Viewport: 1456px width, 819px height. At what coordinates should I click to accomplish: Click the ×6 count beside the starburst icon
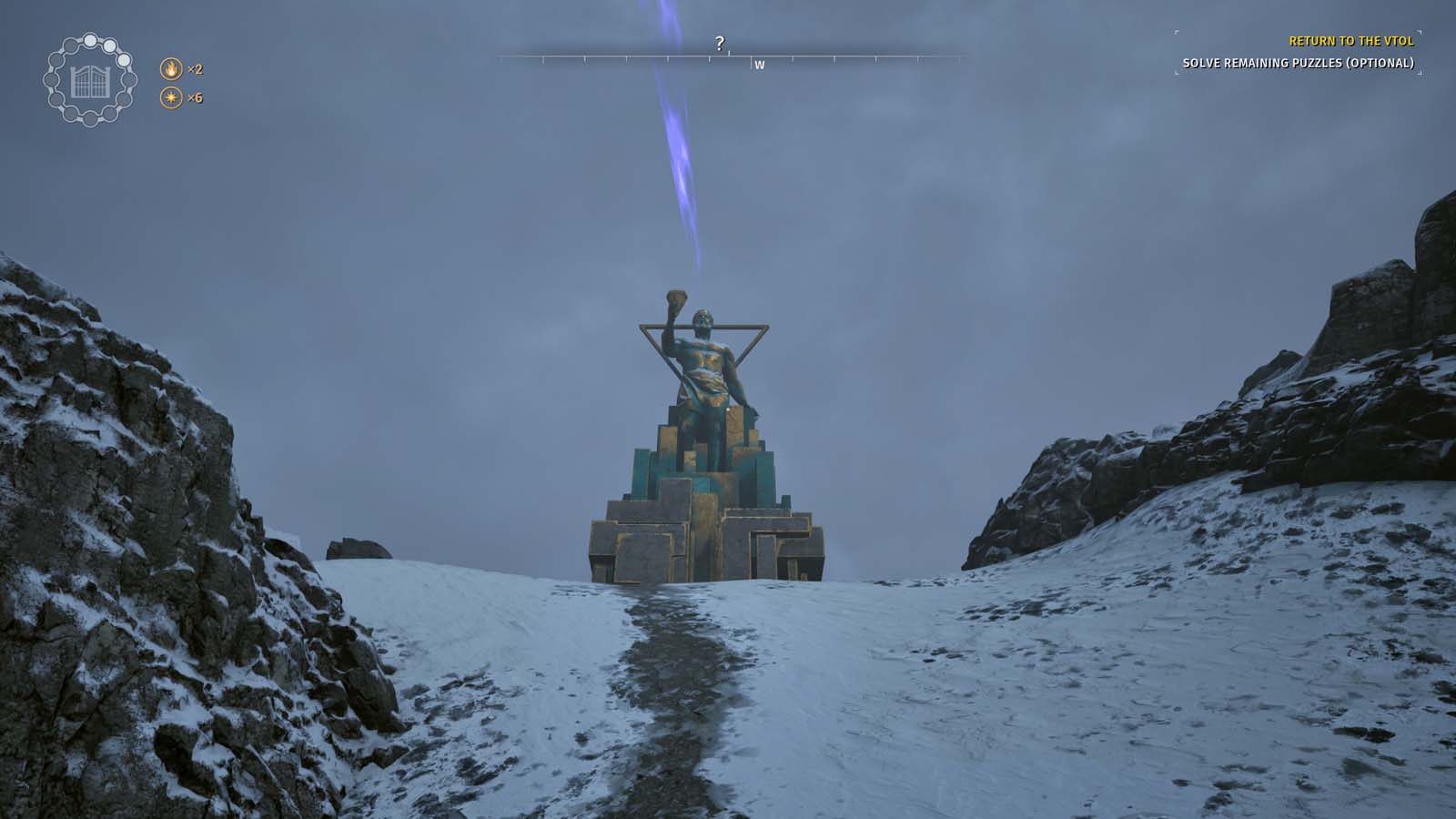(195, 97)
